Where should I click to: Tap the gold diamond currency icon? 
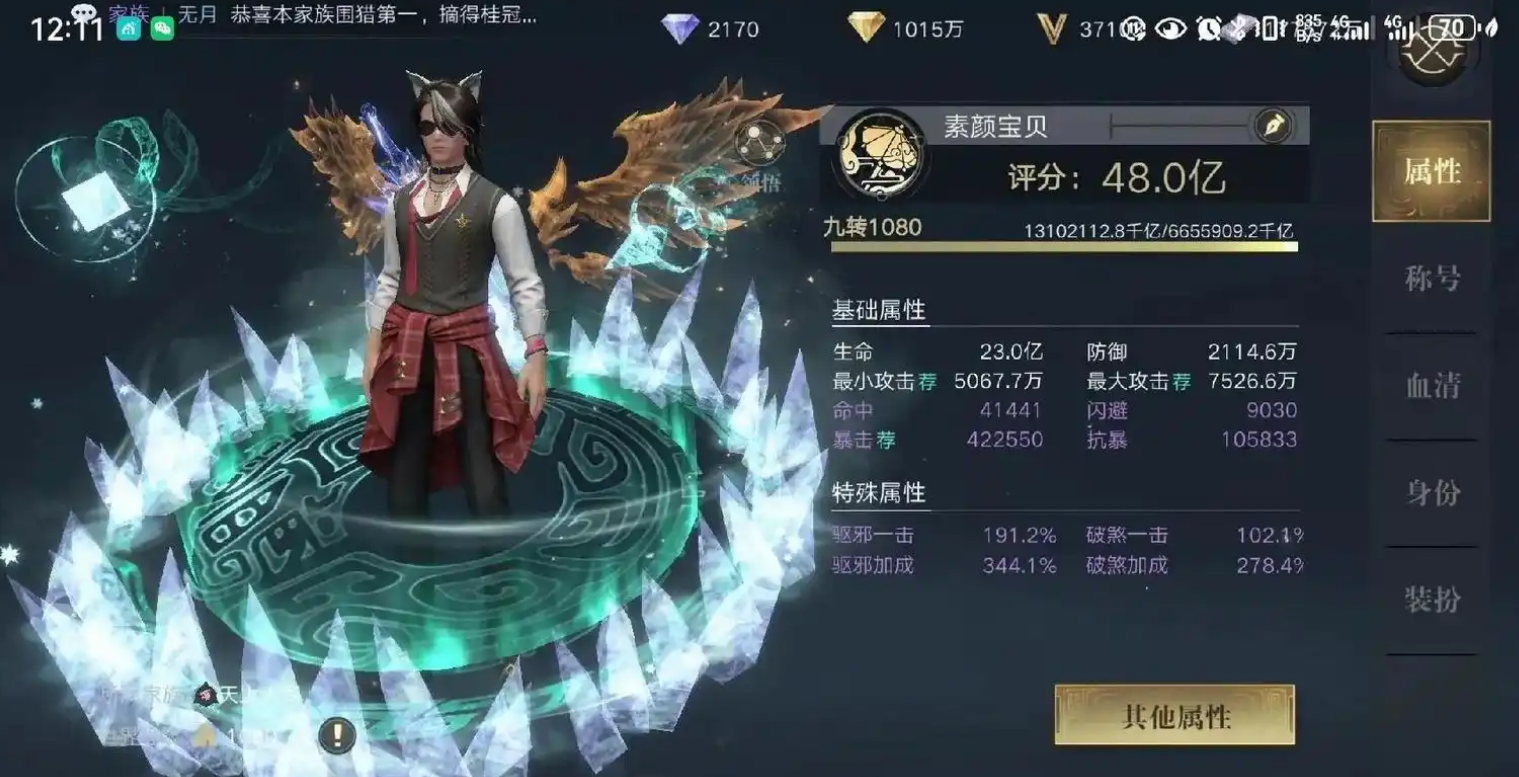866,29
